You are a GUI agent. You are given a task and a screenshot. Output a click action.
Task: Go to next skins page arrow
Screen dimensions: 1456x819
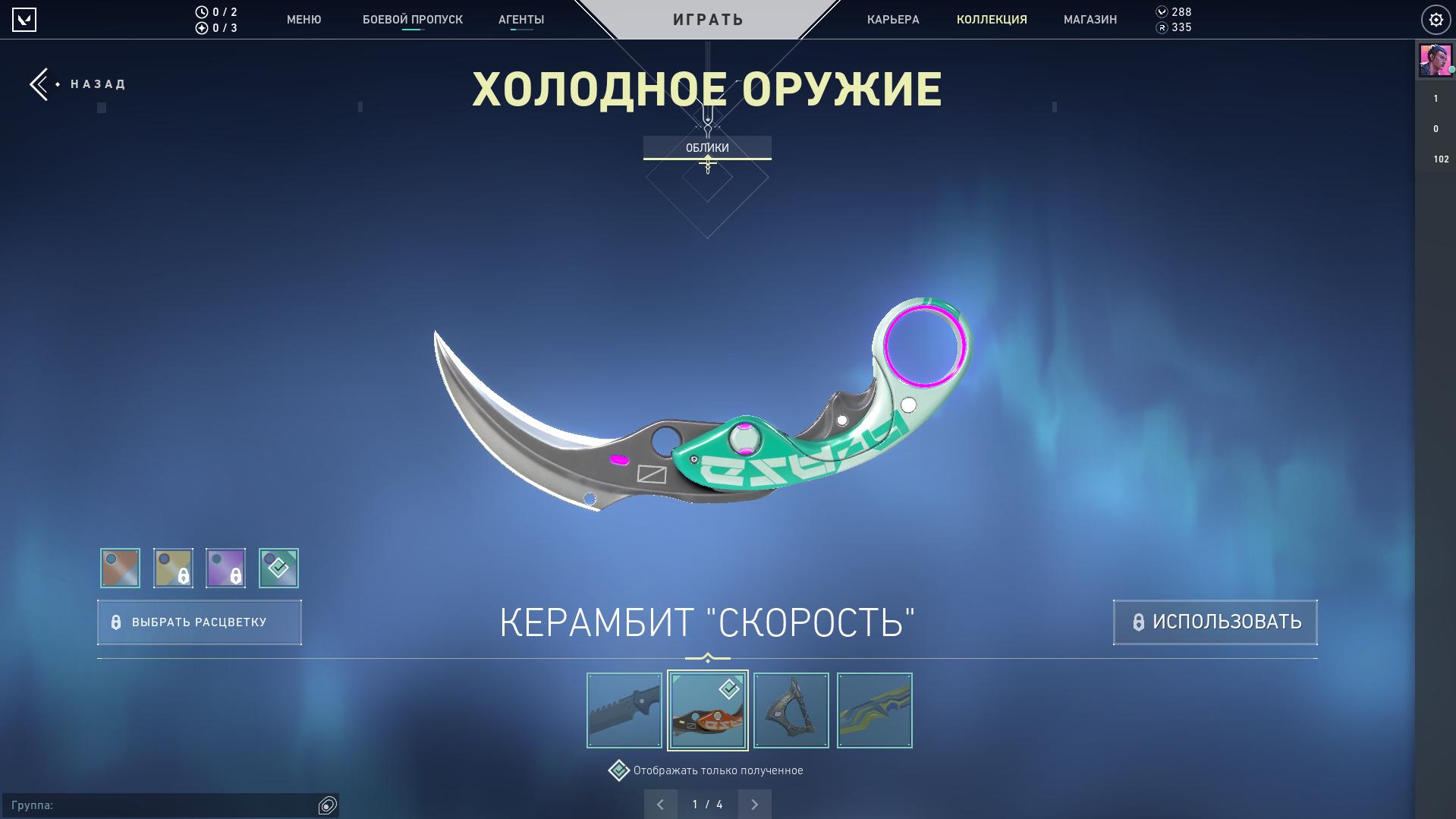tap(754, 805)
